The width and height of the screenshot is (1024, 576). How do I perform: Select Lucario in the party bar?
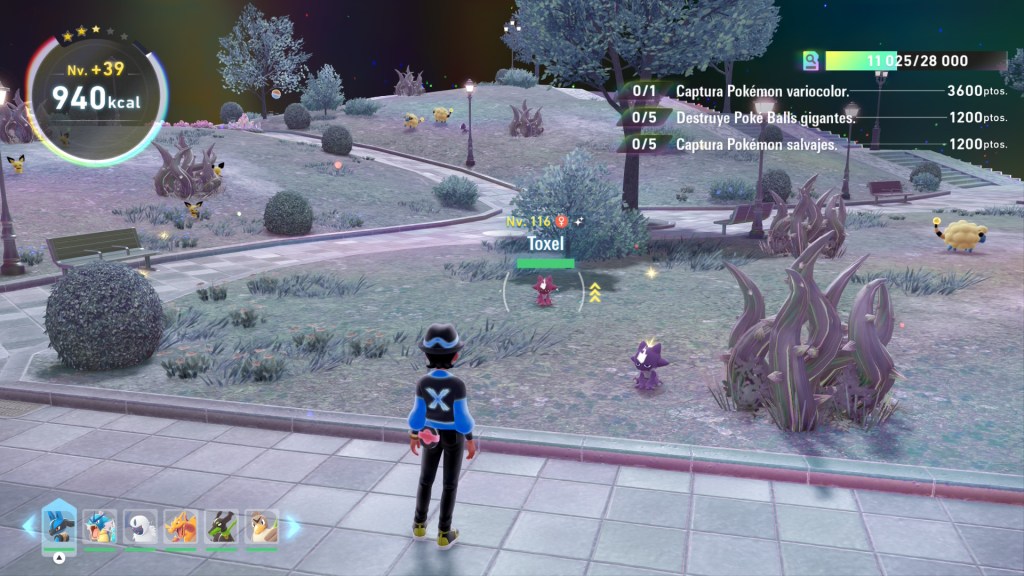click(x=59, y=525)
